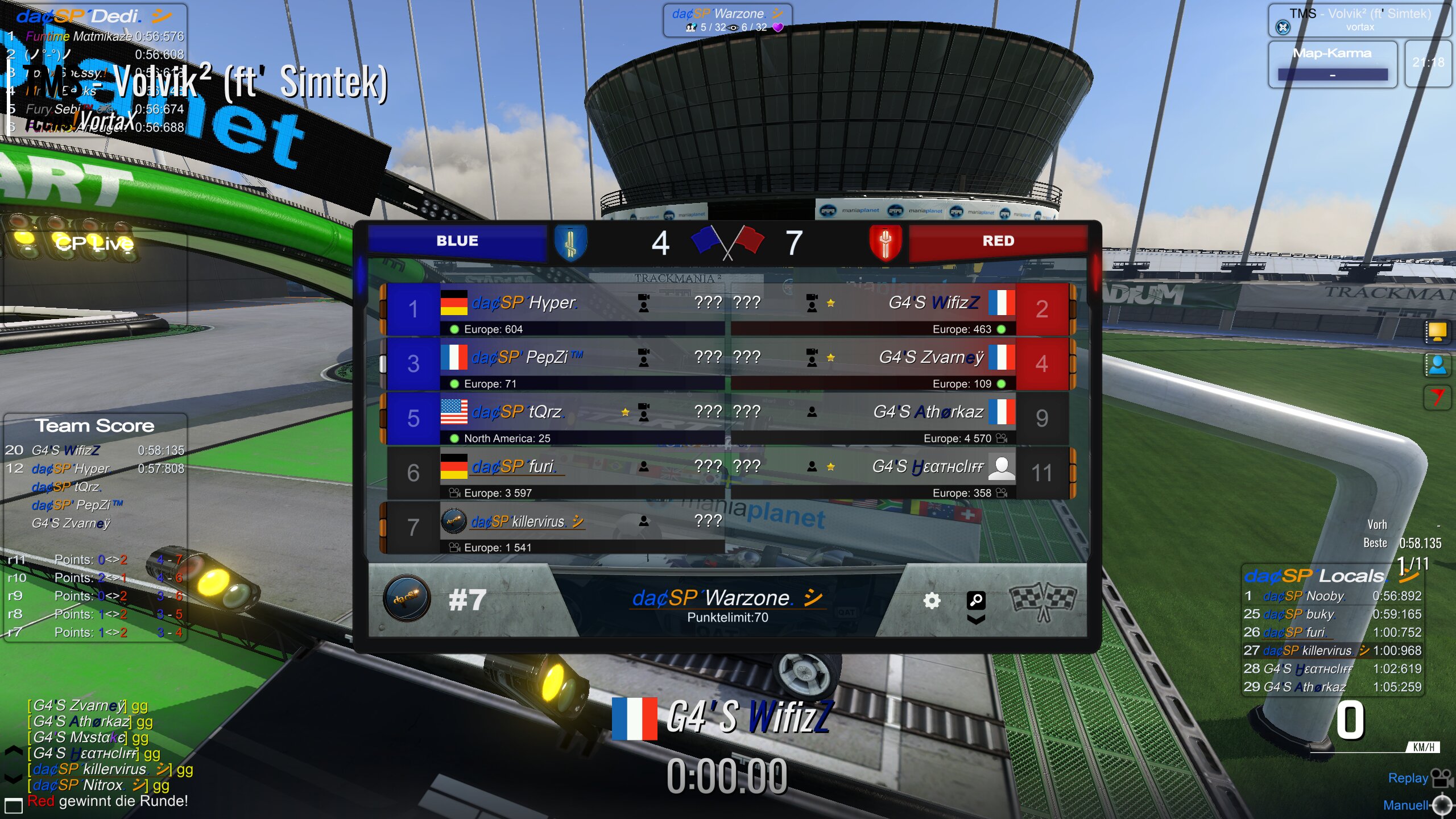Open the scoreboard gear settings

[931, 601]
